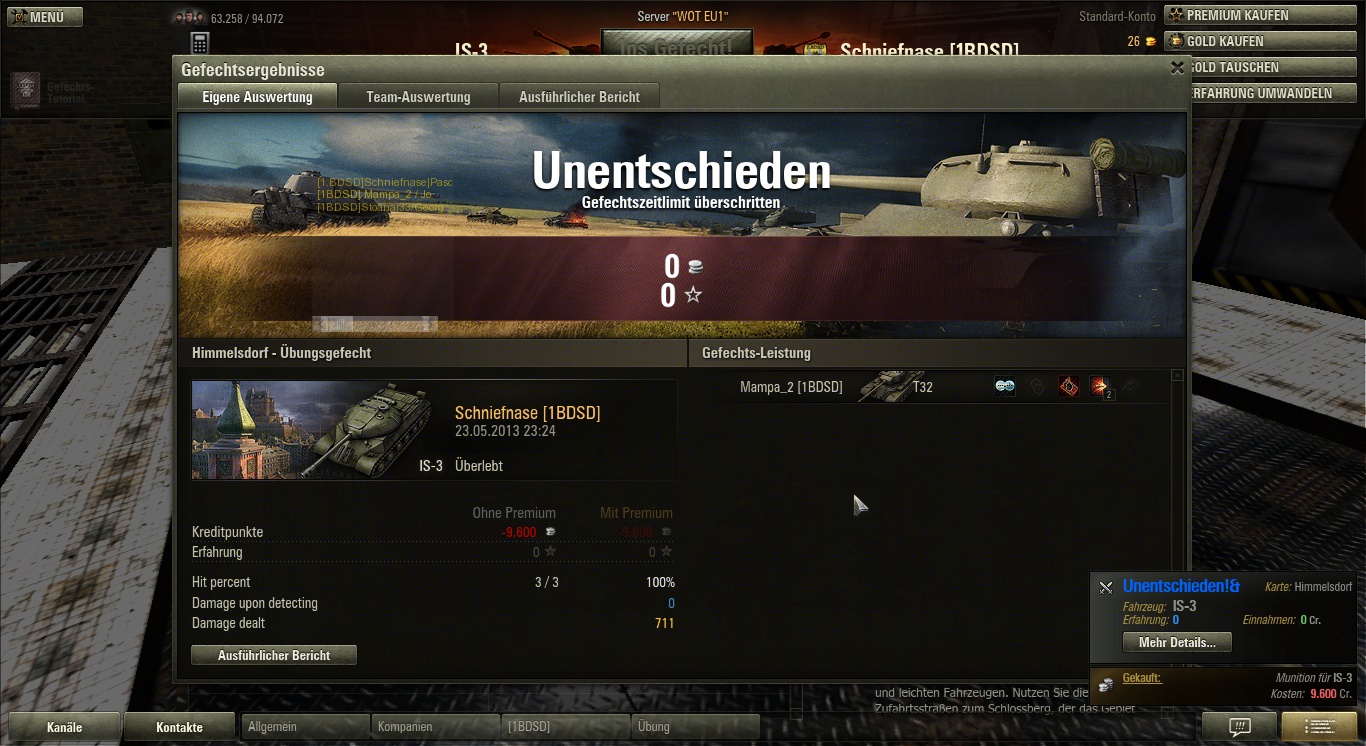This screenshot has width=1366, height=746.
Task: Open the Menü button
Action: click(45, 17)
